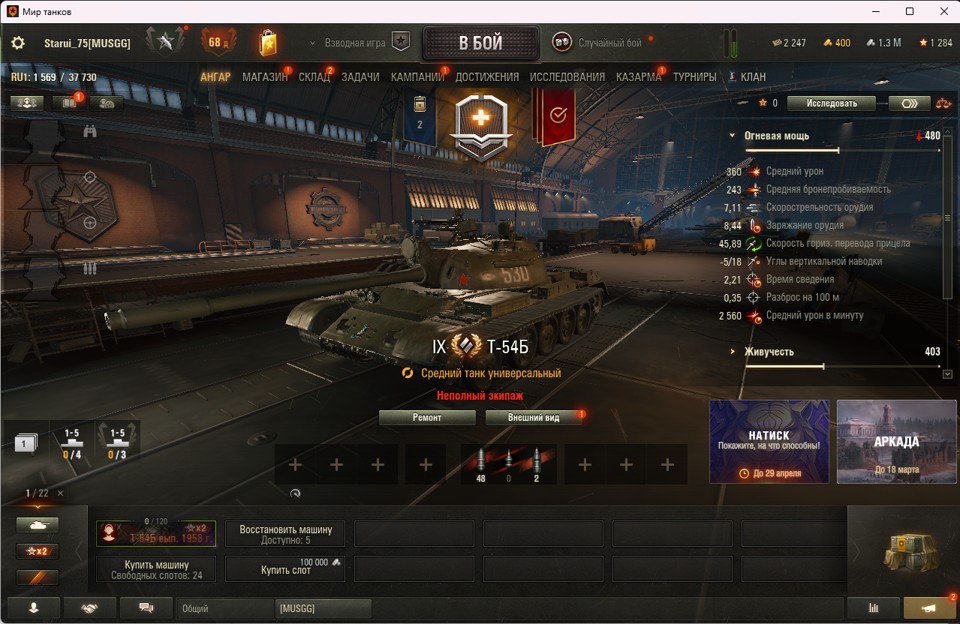Open the Аркада event banner
The height and width of the screenshot is (624, 960).
[896, 441]
